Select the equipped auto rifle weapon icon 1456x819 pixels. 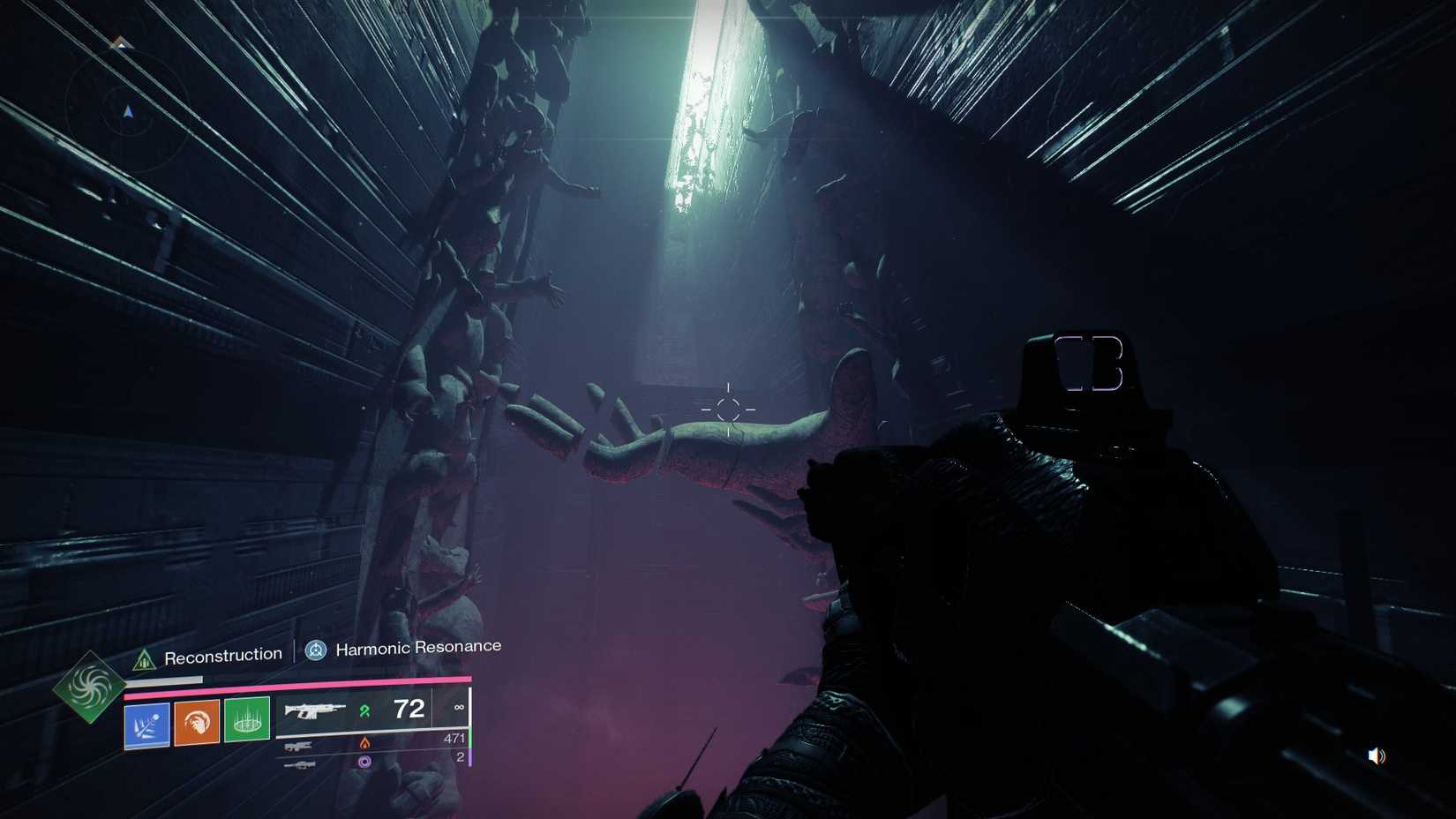pos(314,710)
